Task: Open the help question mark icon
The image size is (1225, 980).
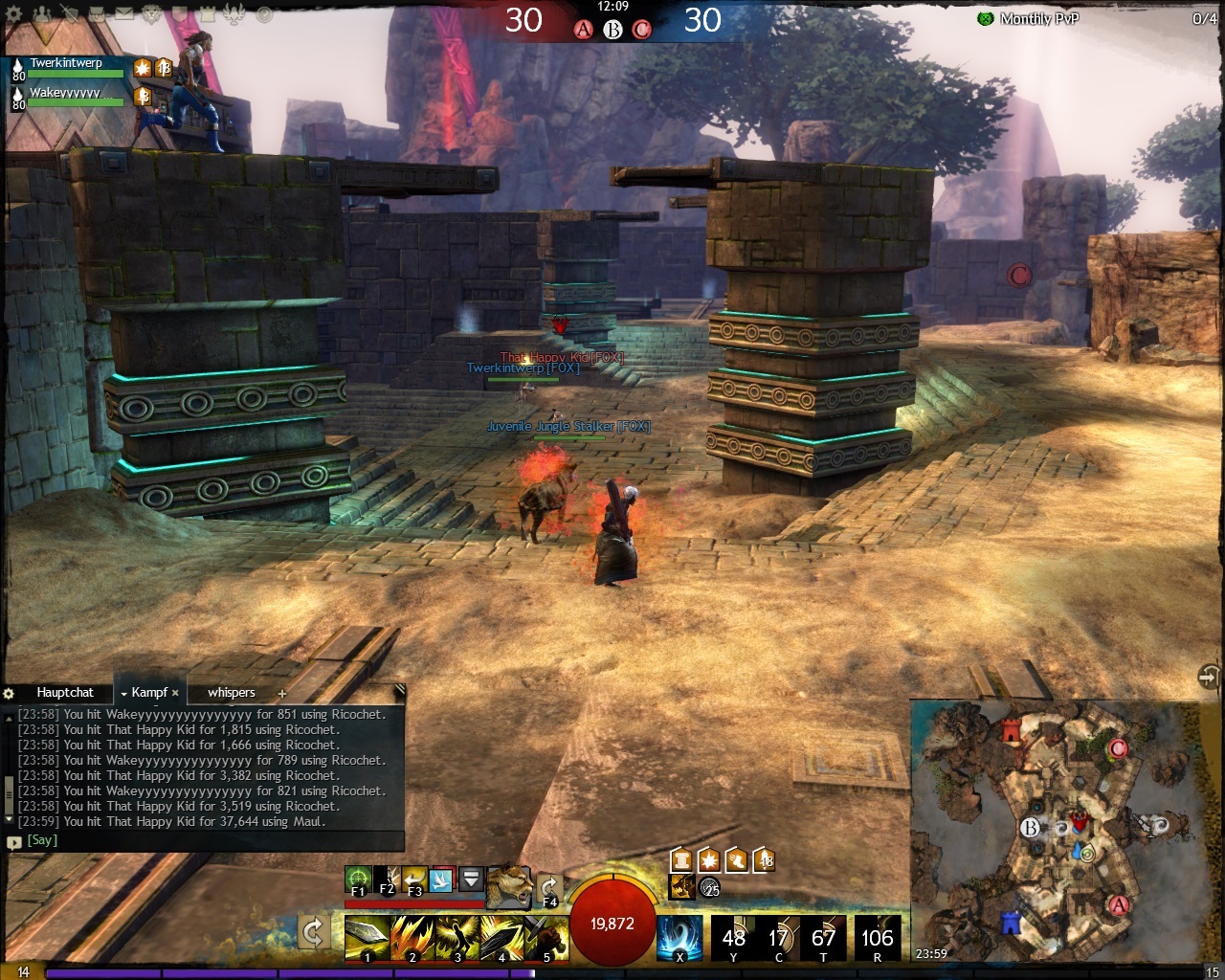Action: (x=264, y=14)
